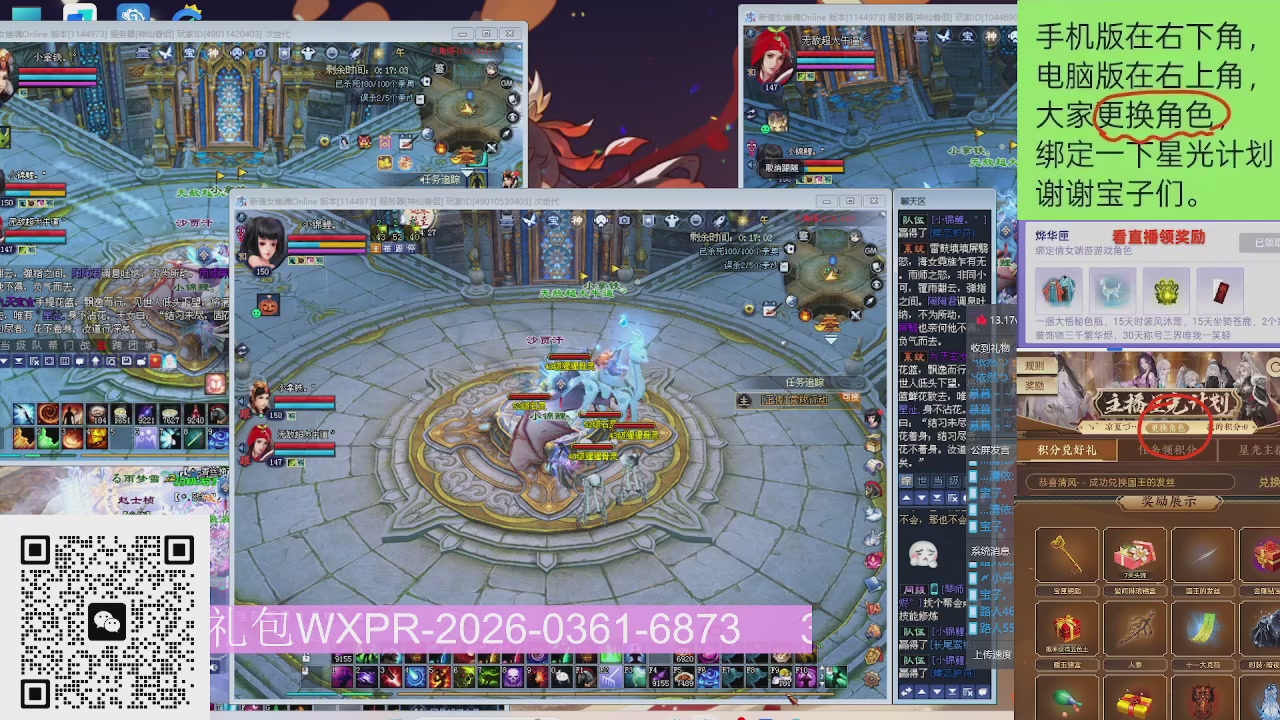Open the 奖励 tab in the streamer panel

(x=1034, y=386)
